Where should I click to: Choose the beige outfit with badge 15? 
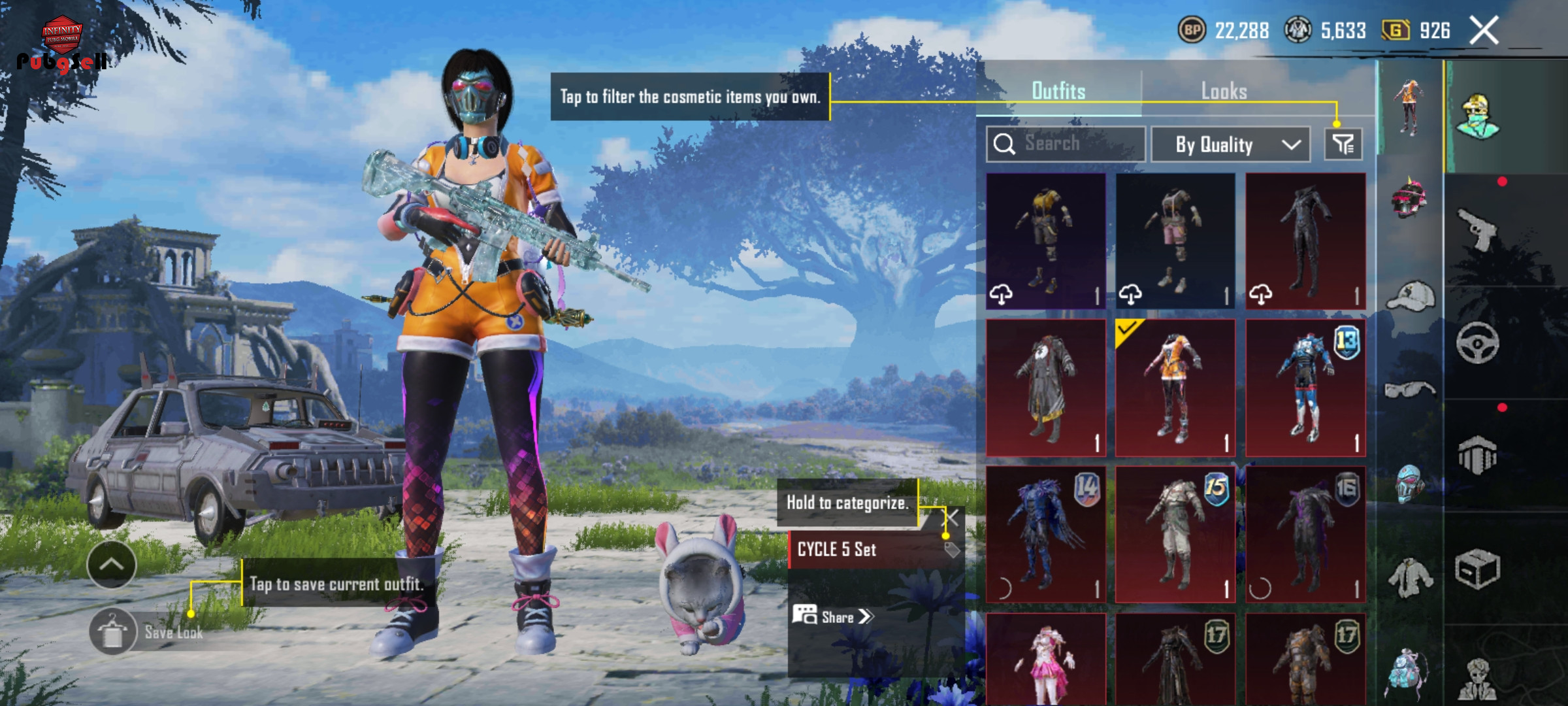(x=1175, y=534)
